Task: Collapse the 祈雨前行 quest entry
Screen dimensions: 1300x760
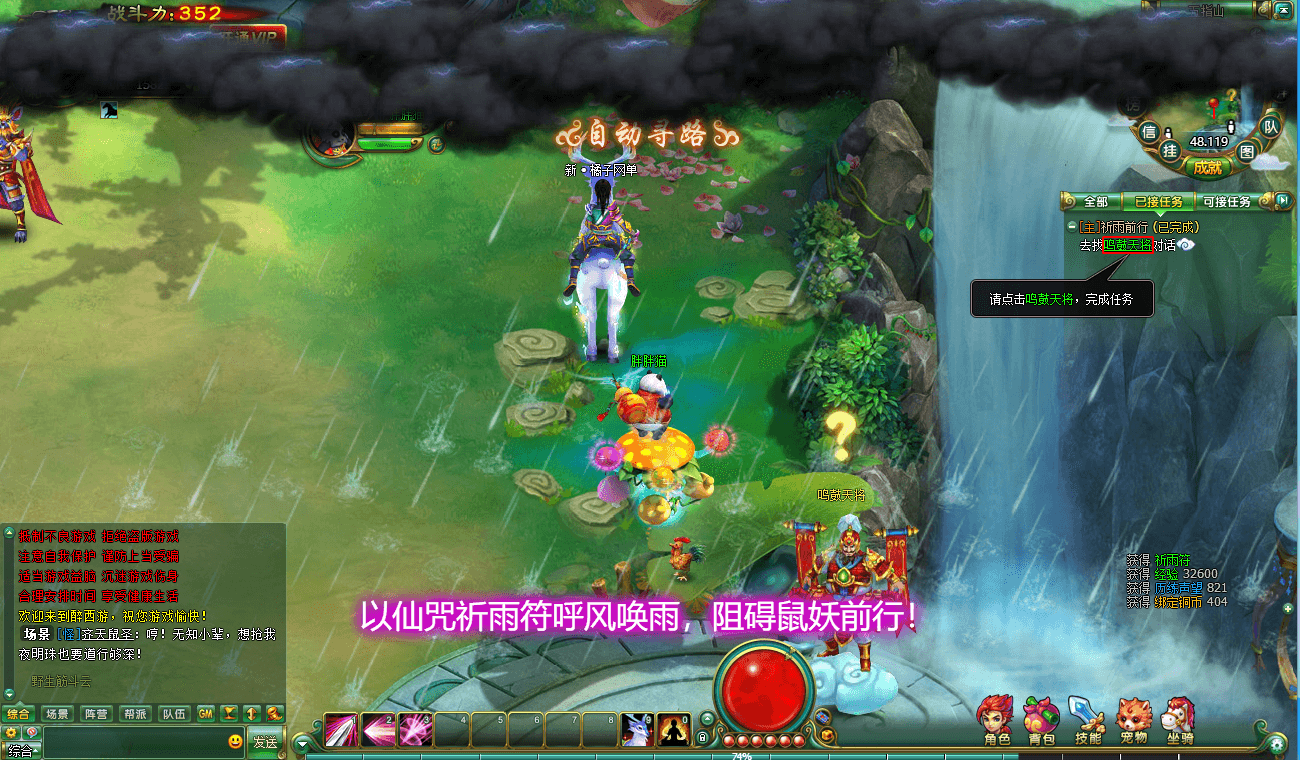Action: coord(1072,227)
